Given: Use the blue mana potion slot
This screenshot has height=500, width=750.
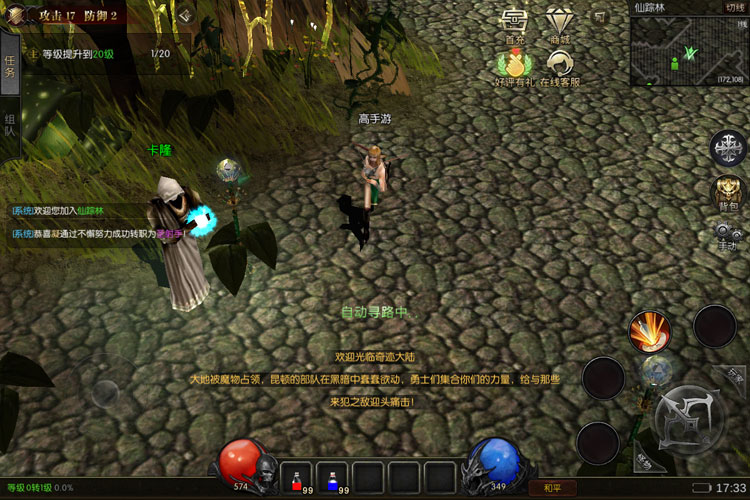Looking at the screenshot, I should 333,475.
